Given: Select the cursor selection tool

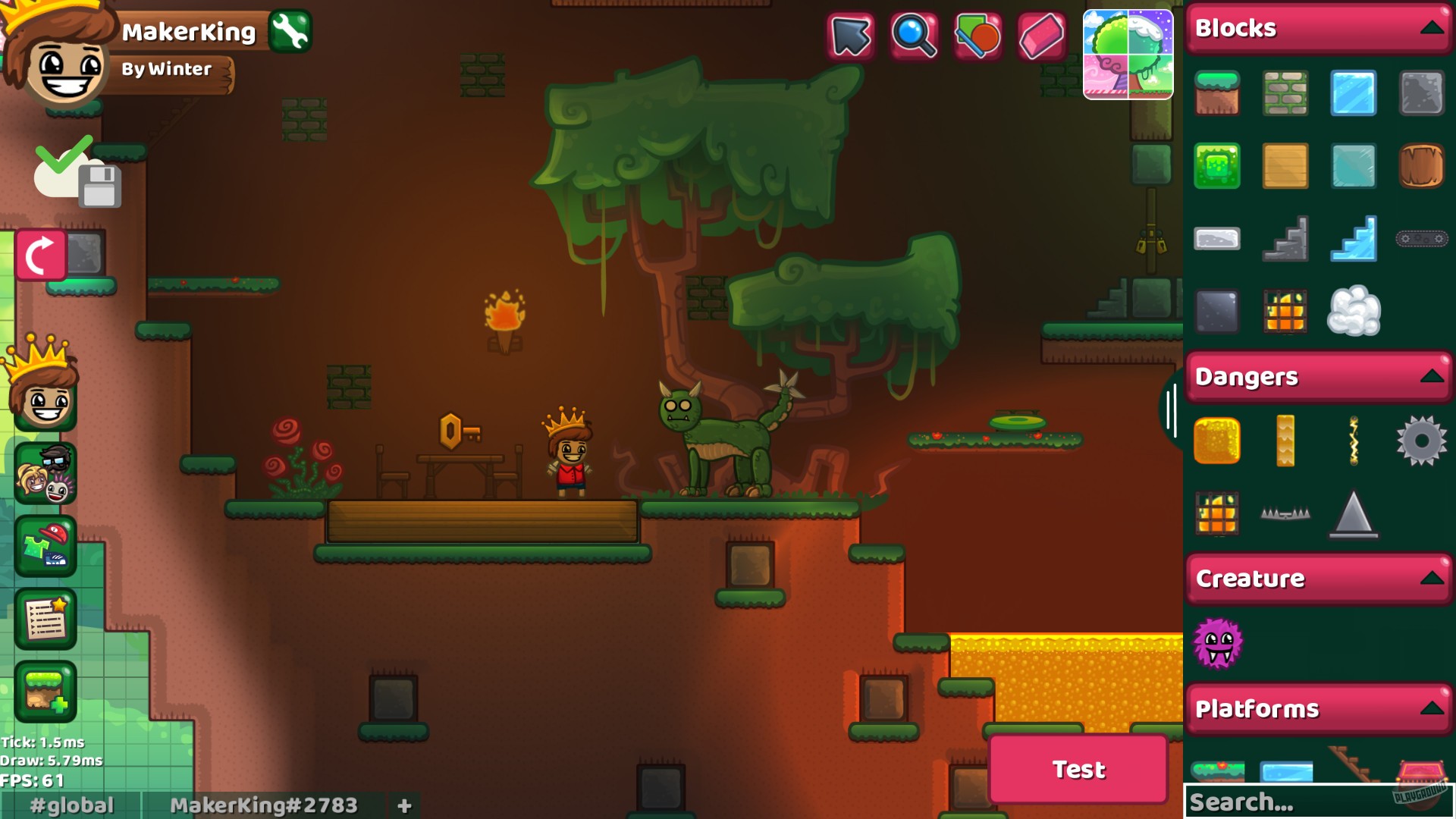Looking at the screenshot, I should 851,33.
